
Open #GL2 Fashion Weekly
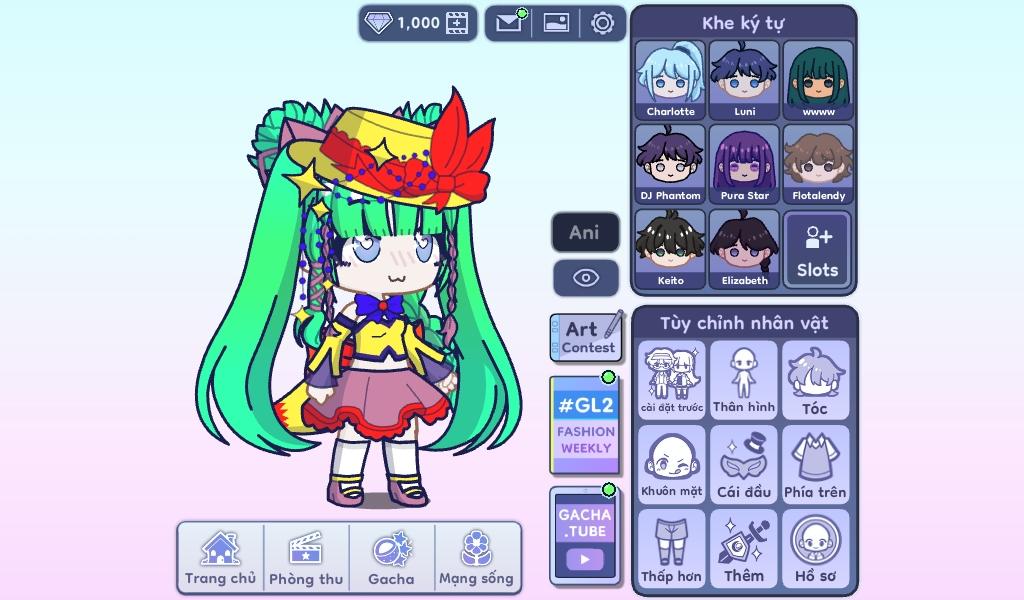pos(585,425)
